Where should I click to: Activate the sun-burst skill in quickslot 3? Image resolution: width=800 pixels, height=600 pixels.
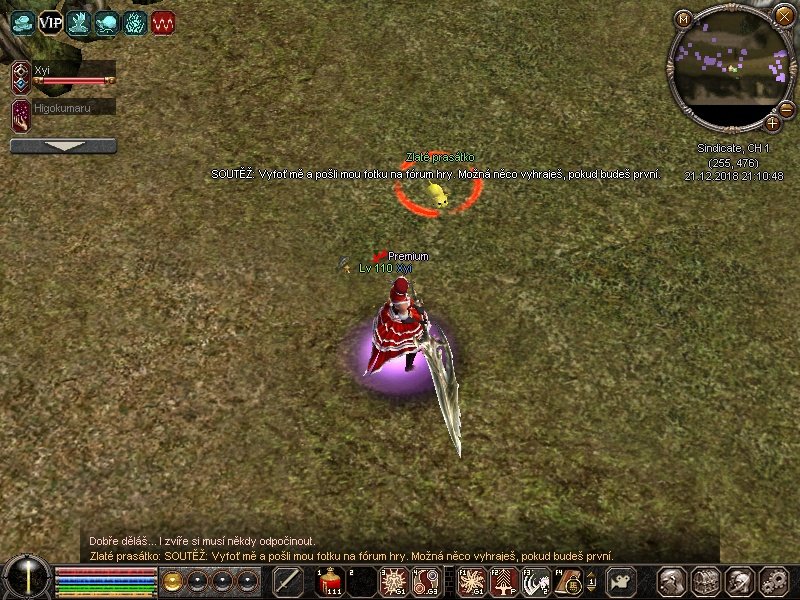[393, 582]
